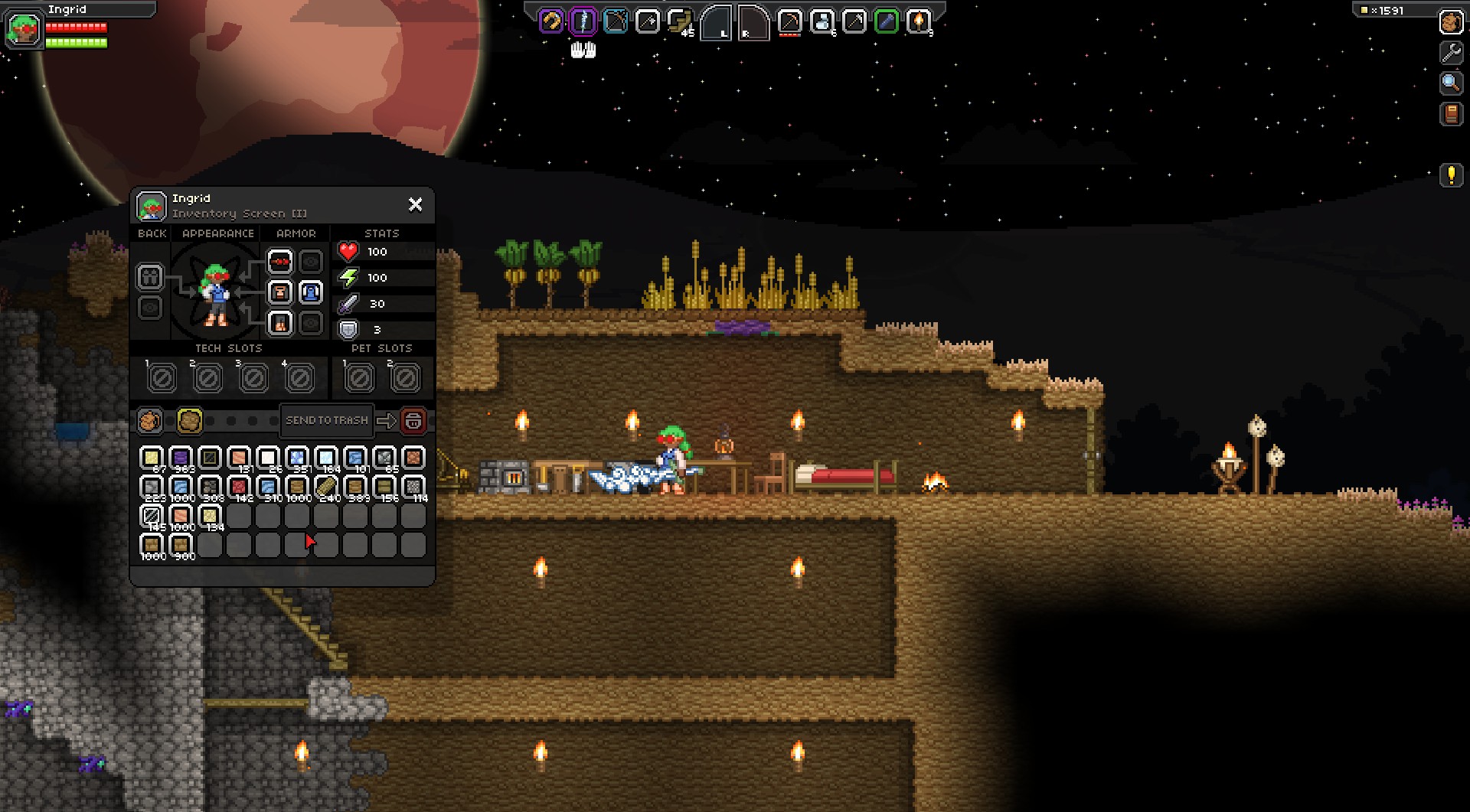Select the back item equipment slot
Image resolution: width=1470 pixels, height=812 pixels.
pyautogui.click(x=150, y=276)
